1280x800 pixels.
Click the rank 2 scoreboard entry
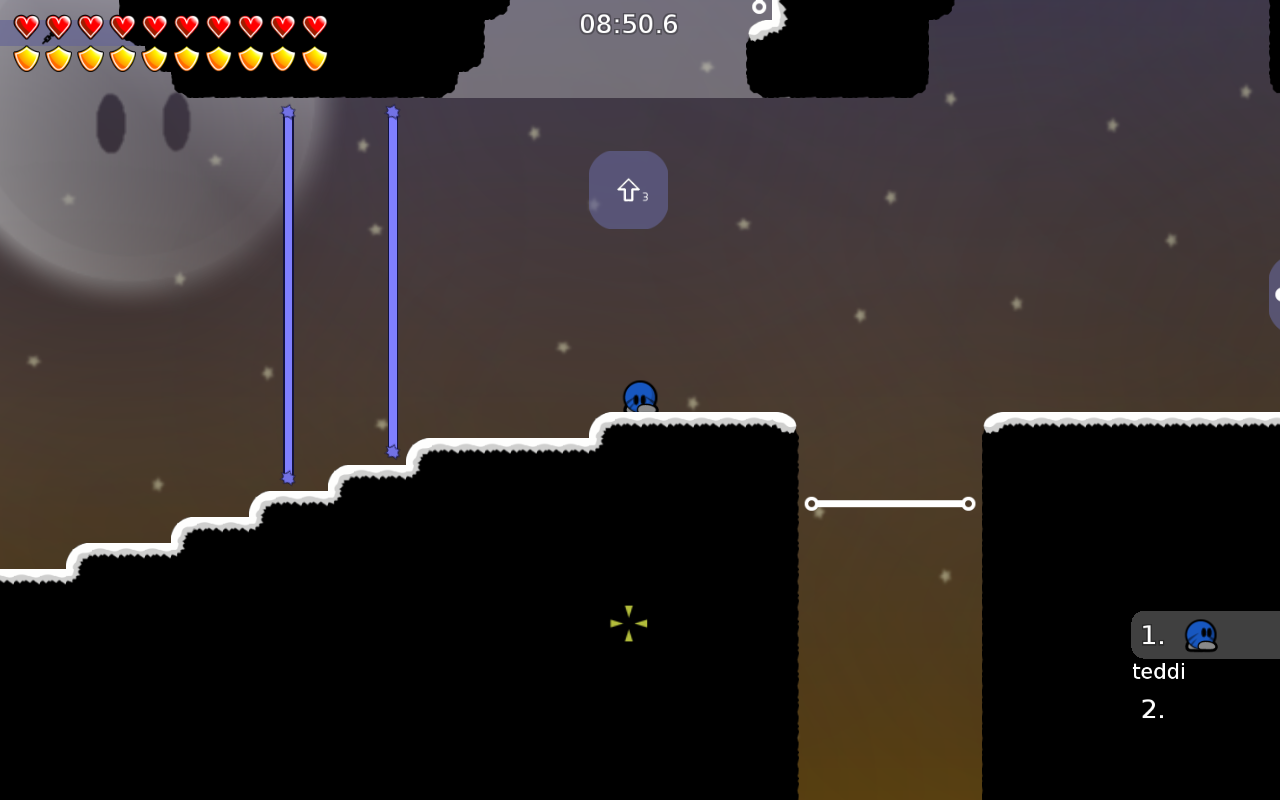(x=1152, y=709)
